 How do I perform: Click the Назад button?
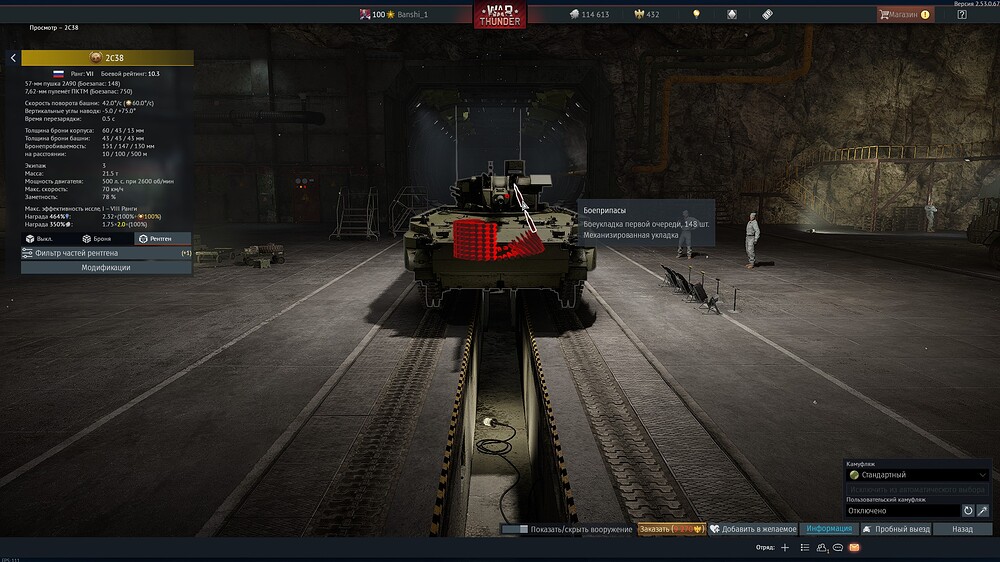click(x=962, y=529)
